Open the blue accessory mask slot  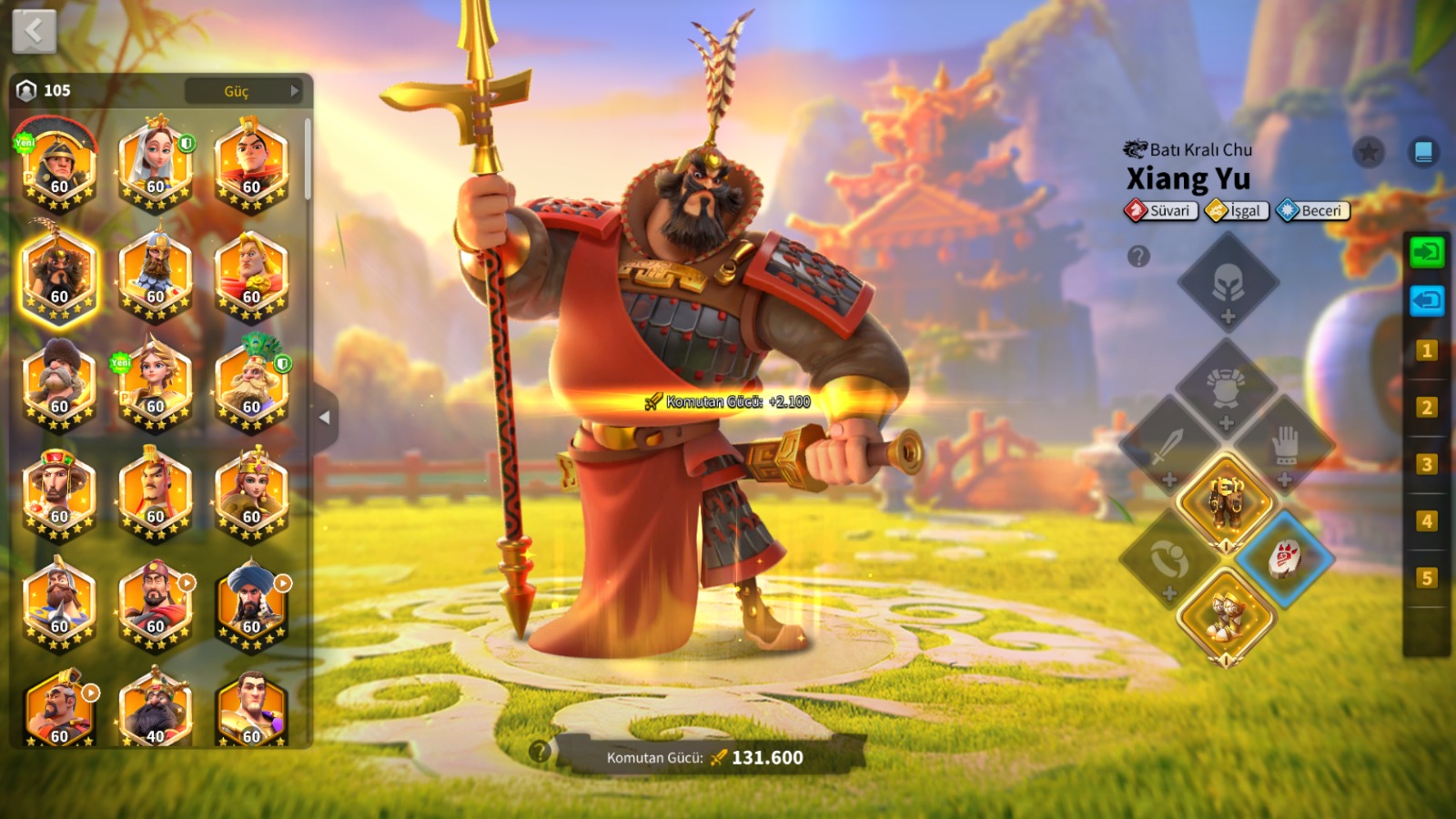pyautogui.click(x=1284, y=558)
